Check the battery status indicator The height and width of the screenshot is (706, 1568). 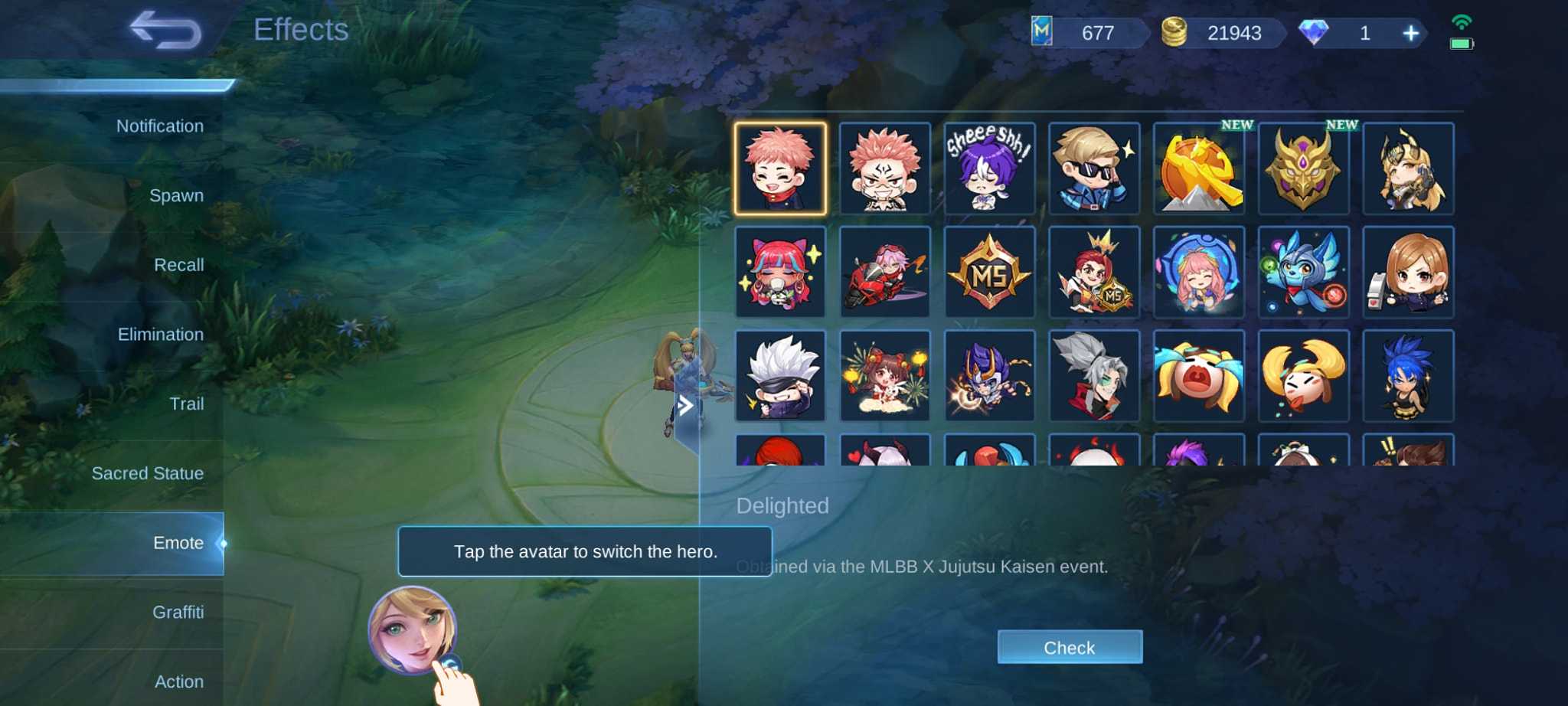pyautogui.click(x=1463, y=44)
